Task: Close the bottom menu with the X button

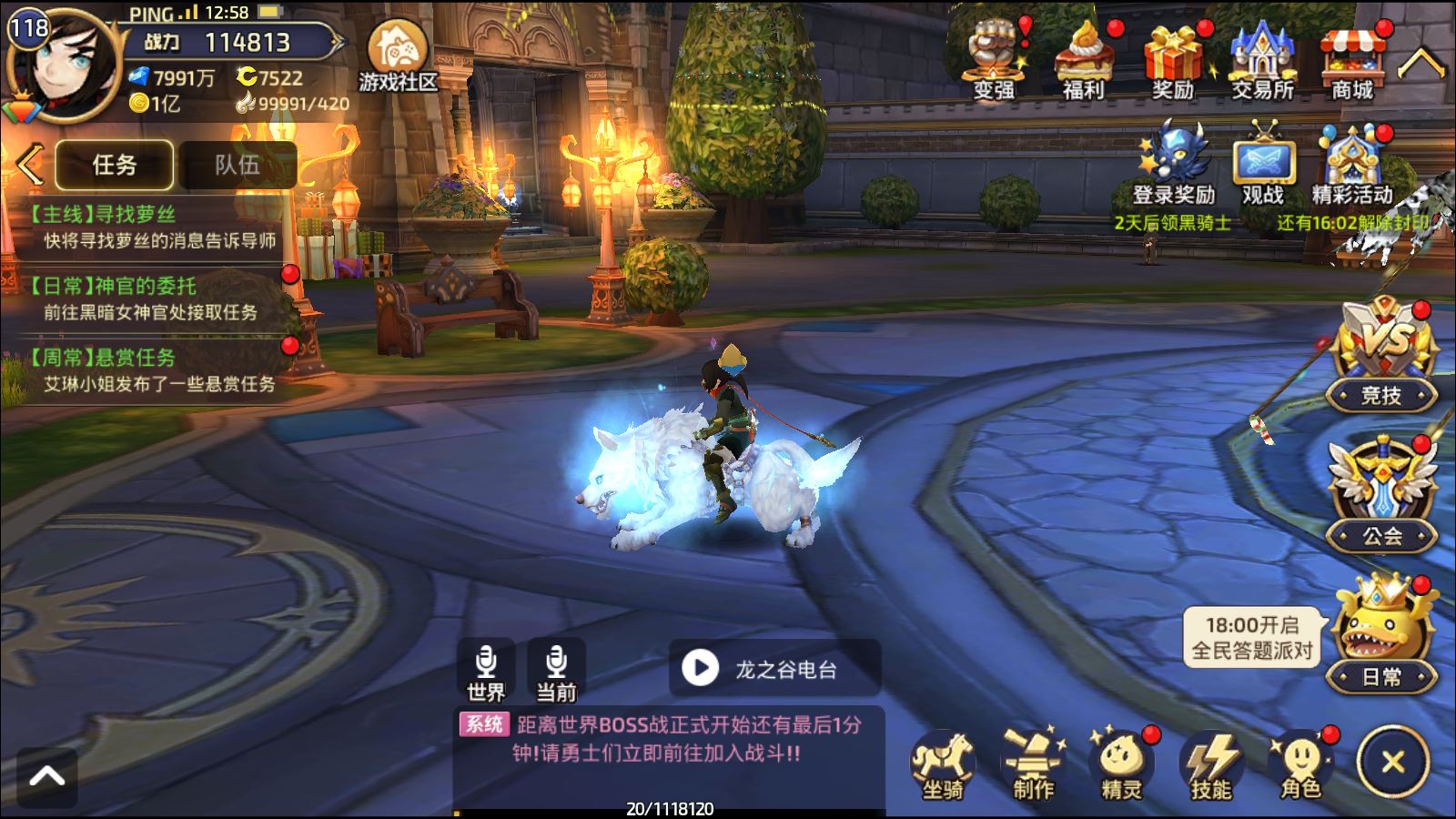Action: point(1392,763)
